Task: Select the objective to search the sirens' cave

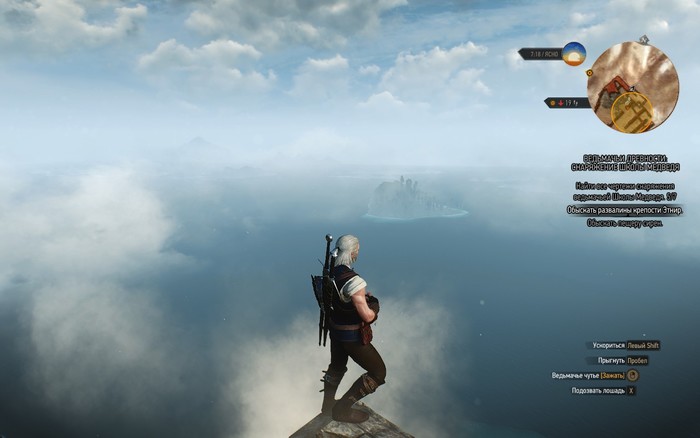Action: pos(625,223)
